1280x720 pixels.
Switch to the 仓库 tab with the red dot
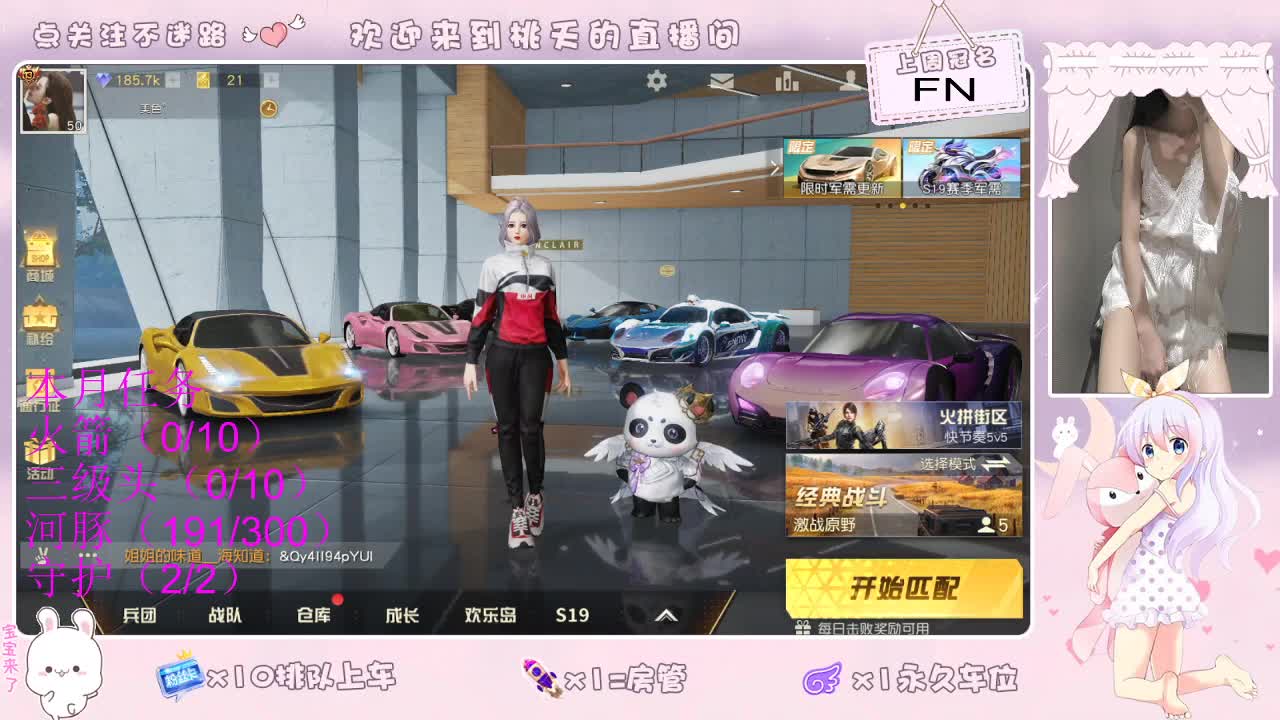coord(315,617)
